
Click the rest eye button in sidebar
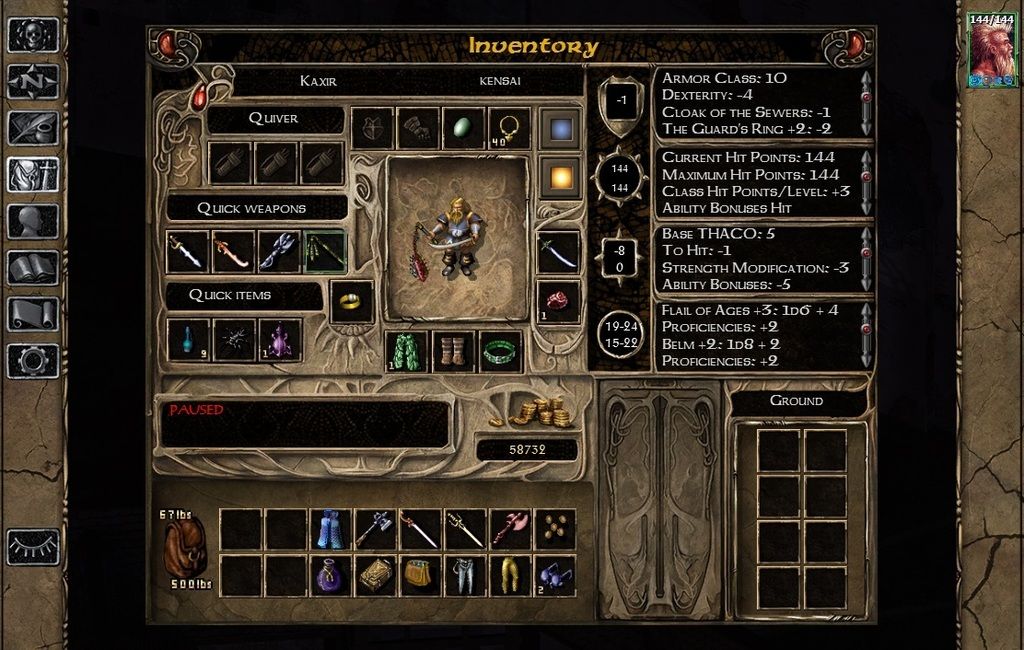pos(33,547)
